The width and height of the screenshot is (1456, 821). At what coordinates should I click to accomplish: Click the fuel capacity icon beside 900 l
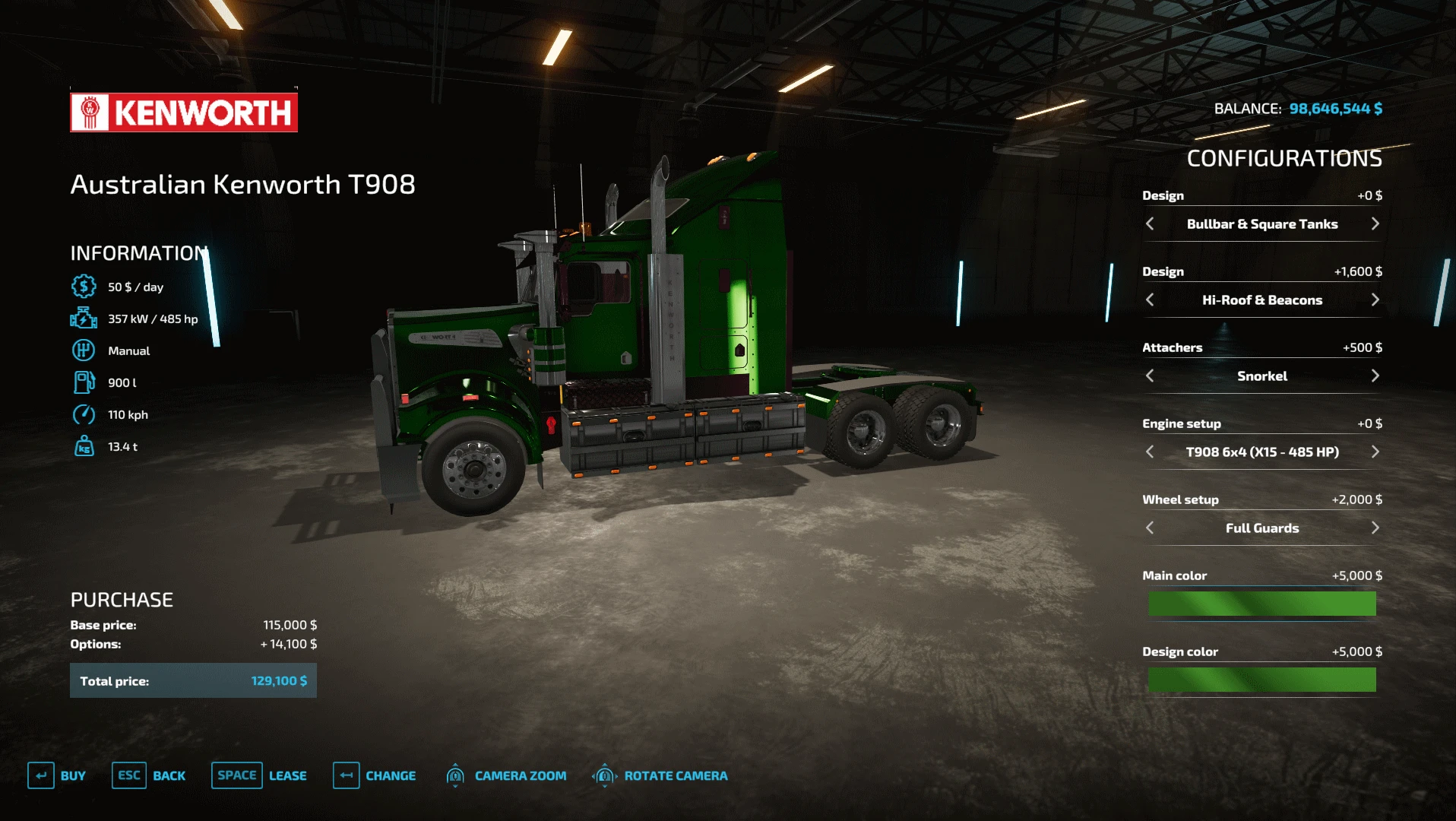(84, 382)
